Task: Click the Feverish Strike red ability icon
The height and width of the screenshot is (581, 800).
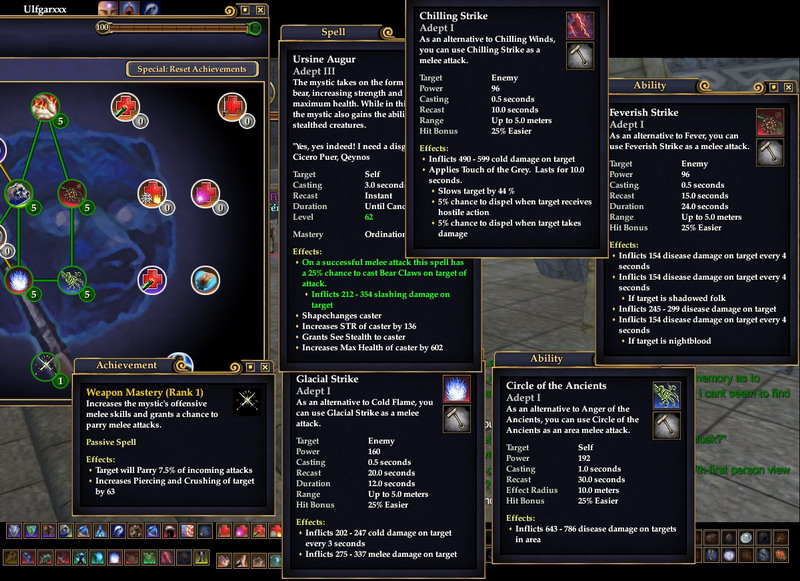Action: (x=769, y=123)
